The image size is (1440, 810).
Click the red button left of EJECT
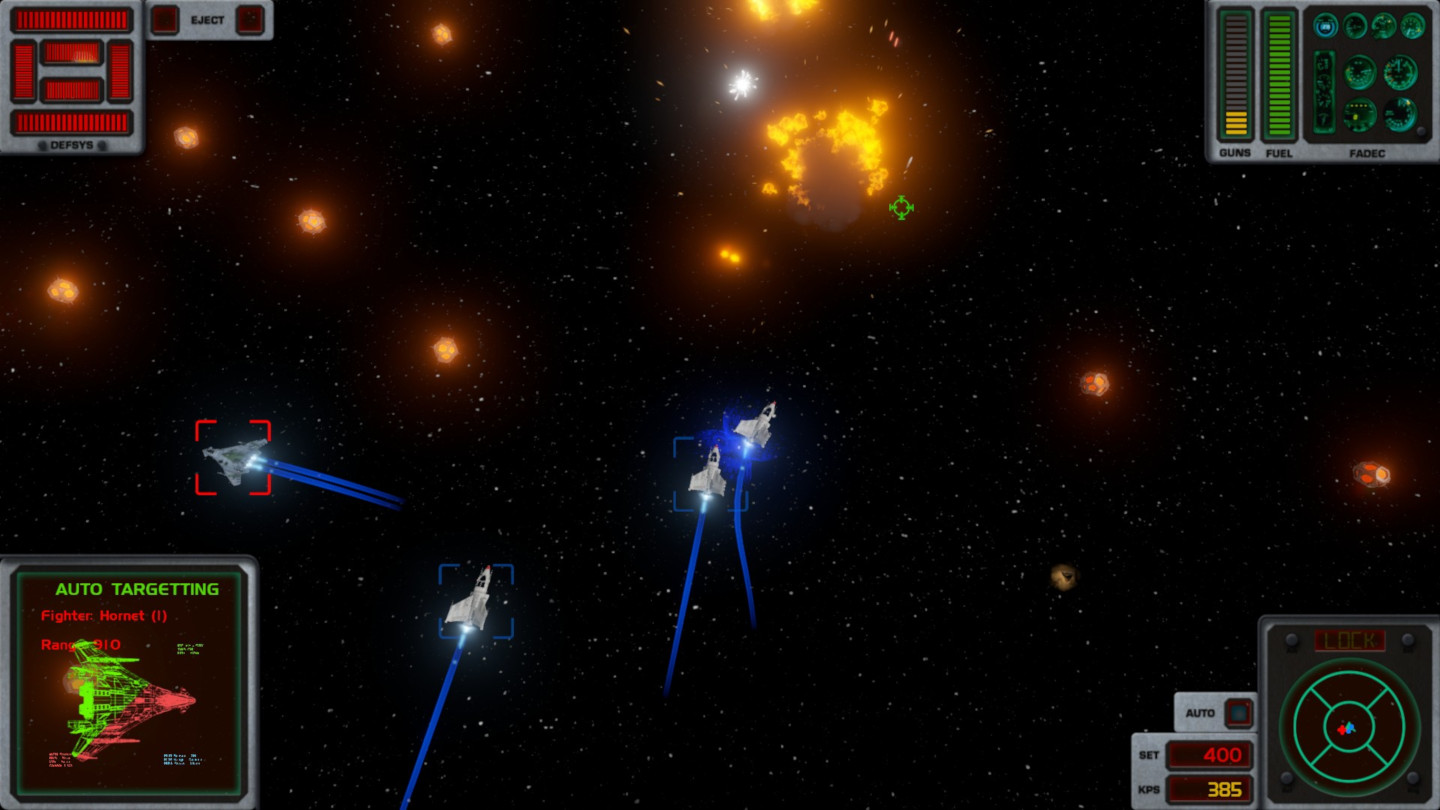[165, 20]
